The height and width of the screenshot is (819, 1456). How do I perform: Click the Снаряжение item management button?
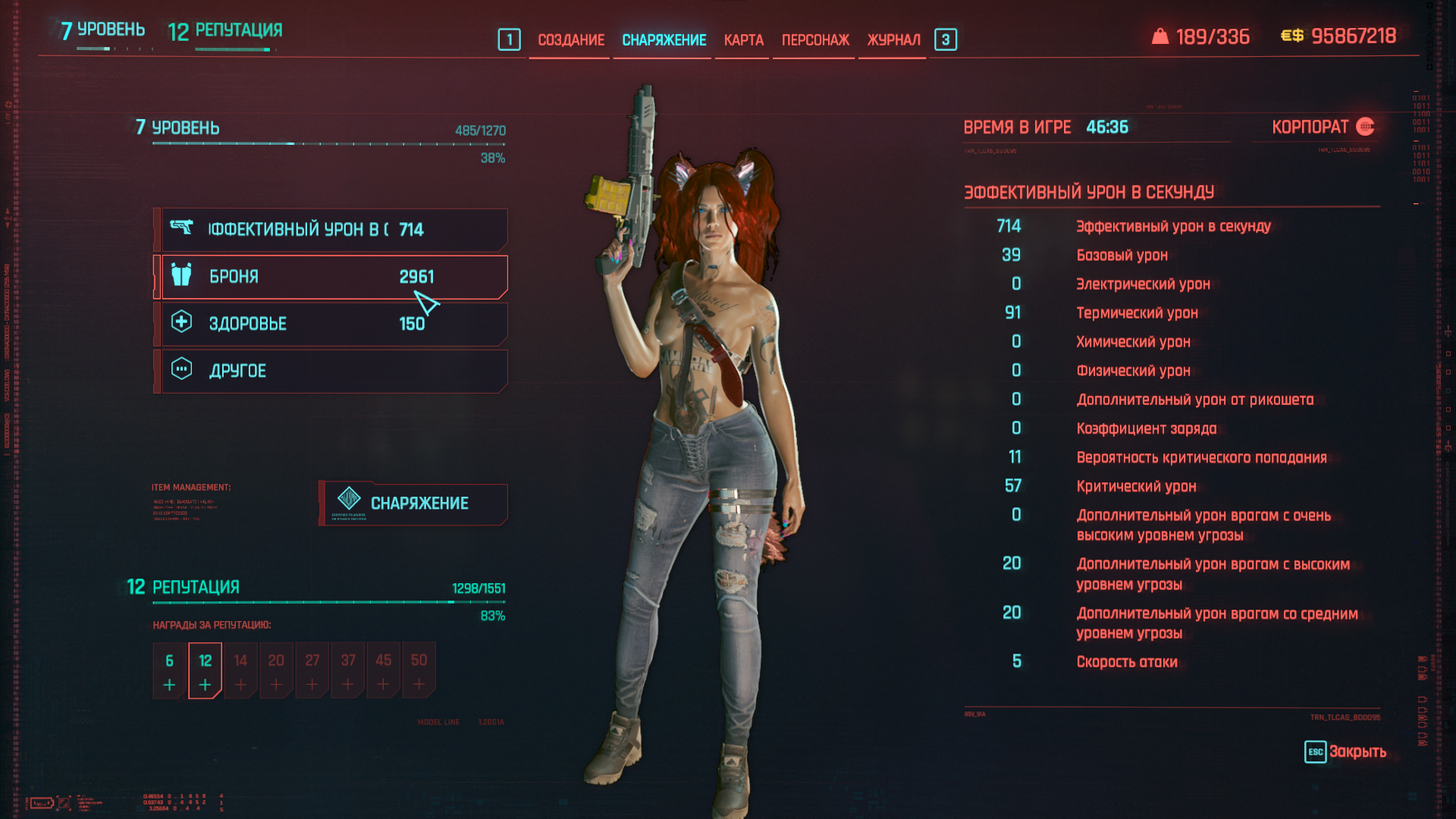414,504
